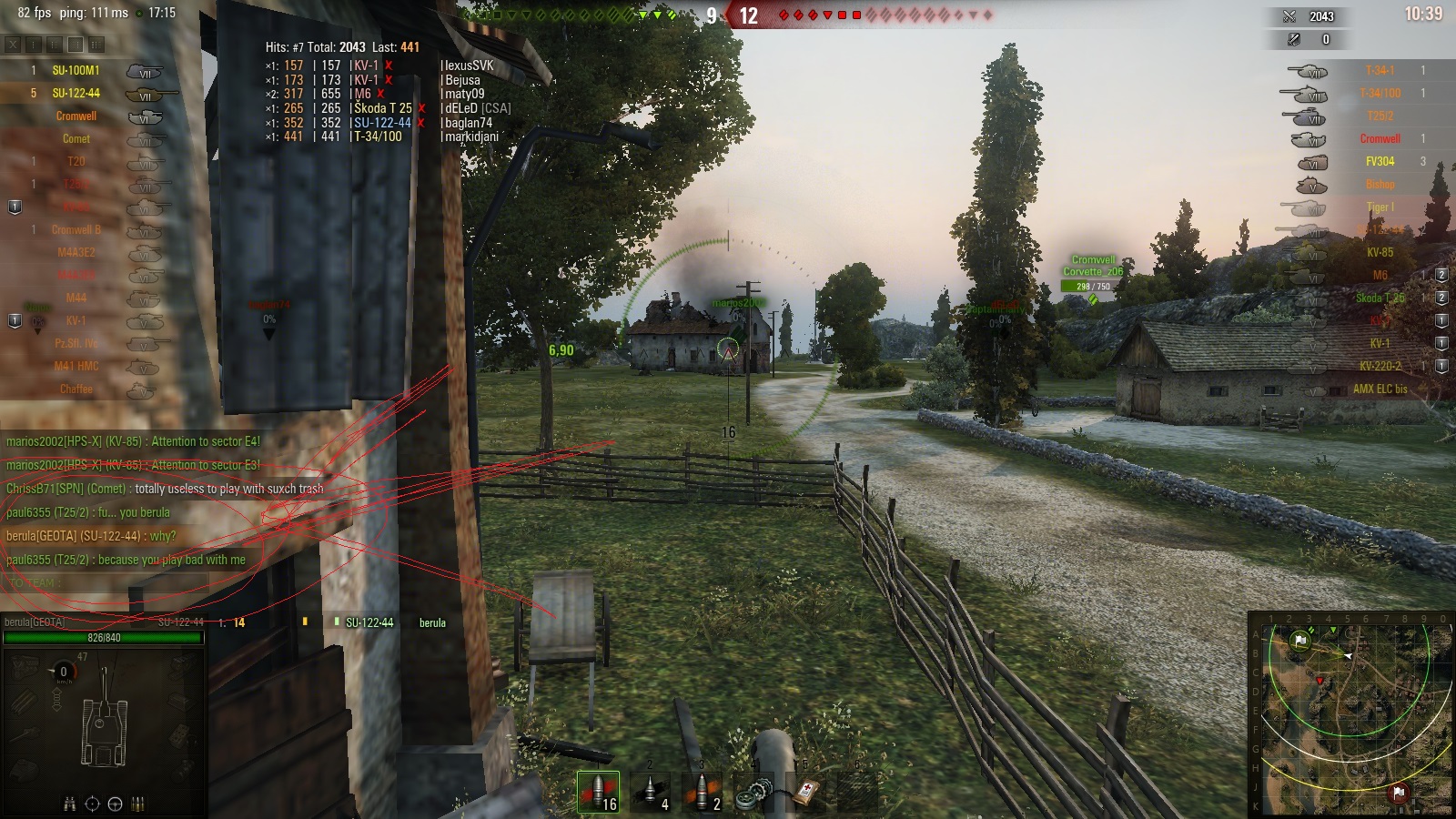Viewport: 1456px width, 819px height.
Task: Select SU-122-44 in the allied team list
Action: (76, 92)
